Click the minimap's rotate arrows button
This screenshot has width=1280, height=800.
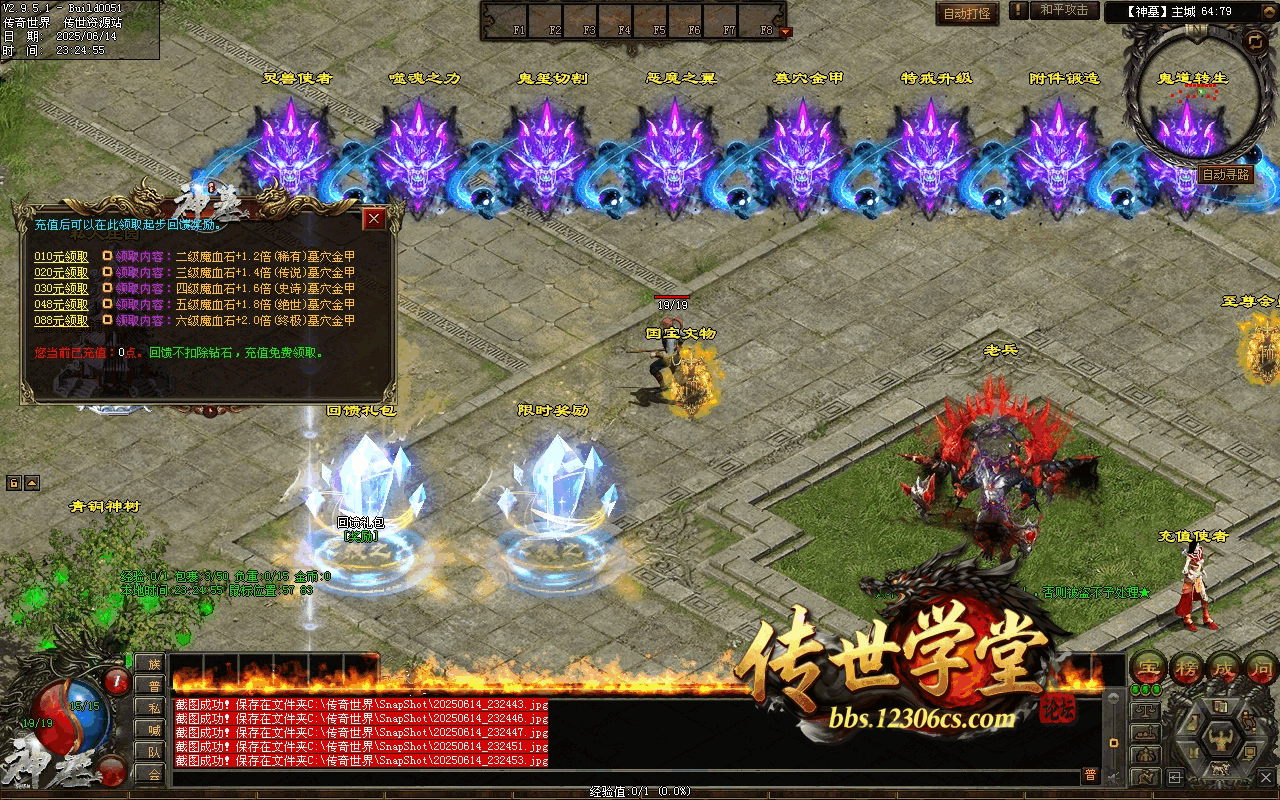click(x=1255, y=41)
